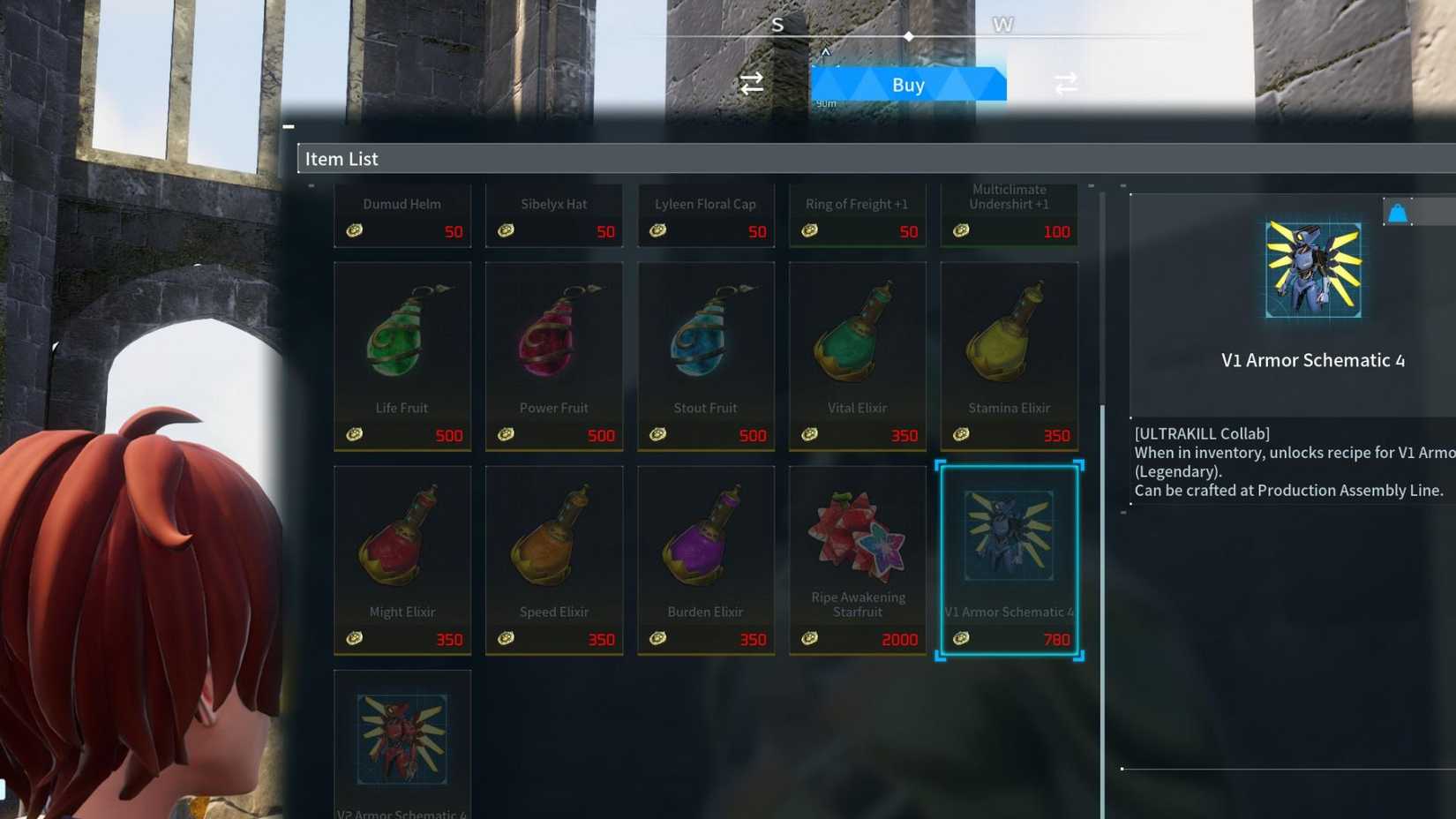The image size is (1456, 819).
Task: Click the blue bag alert icon in detail panel
Action: [1400, 210]
